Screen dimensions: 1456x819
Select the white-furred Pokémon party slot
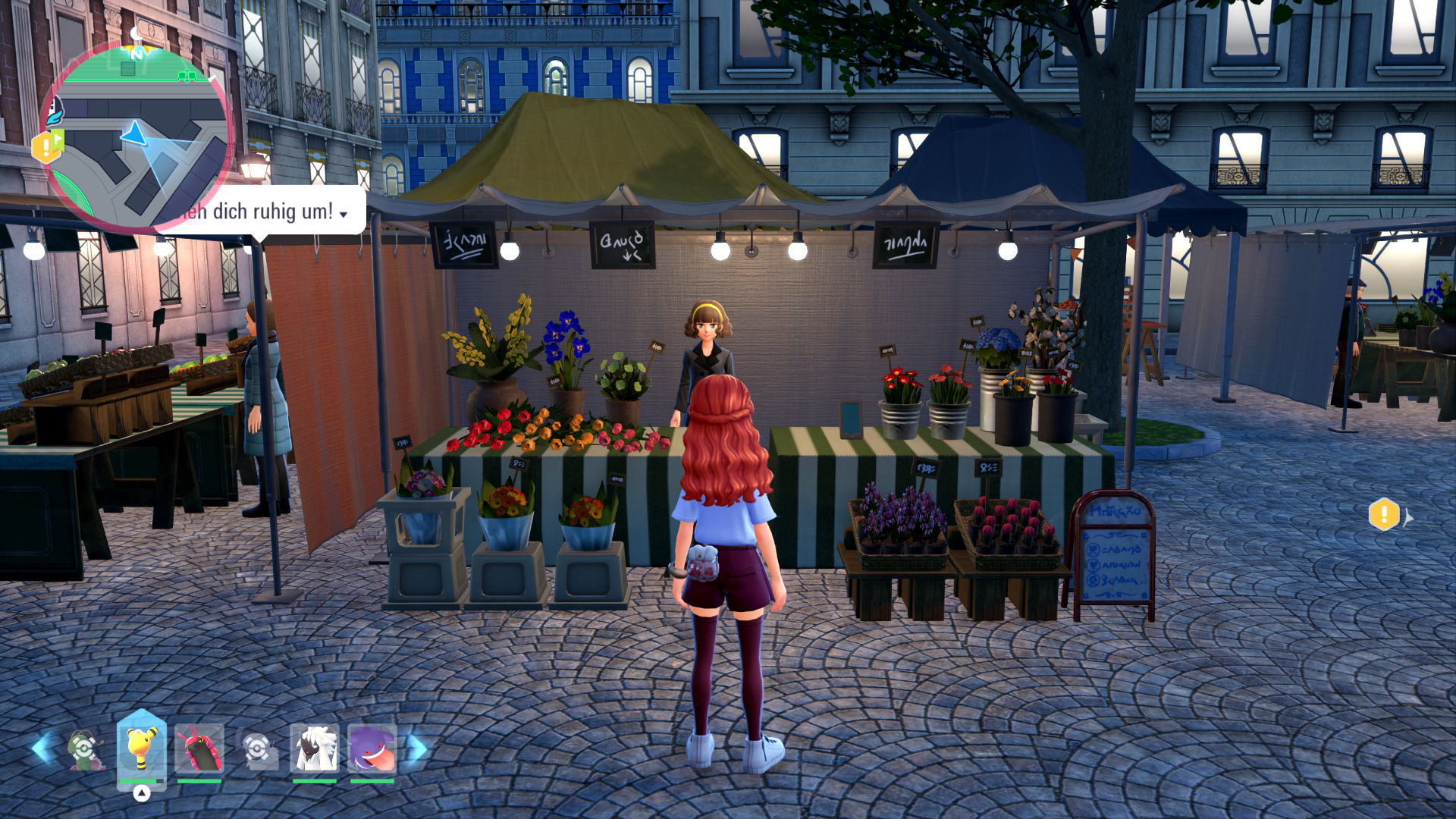(314, 748)
